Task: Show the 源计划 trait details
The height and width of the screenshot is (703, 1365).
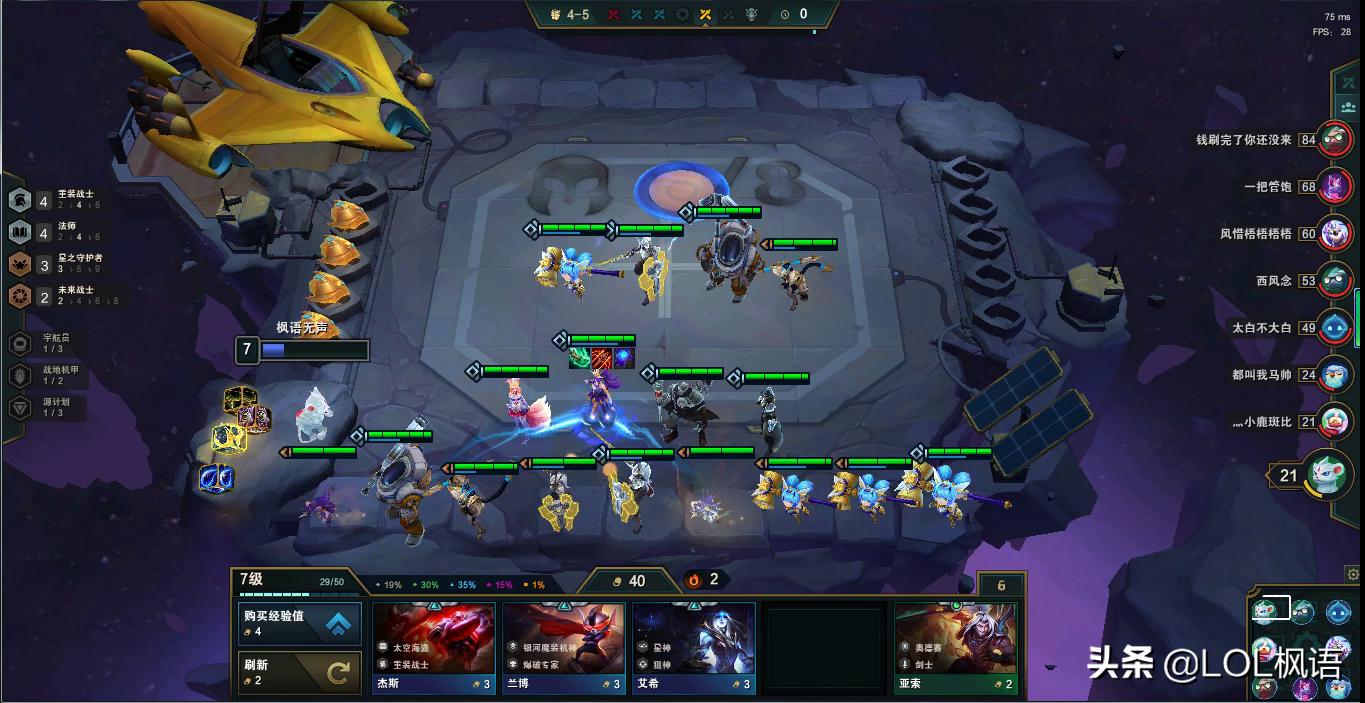Action: 50,407
